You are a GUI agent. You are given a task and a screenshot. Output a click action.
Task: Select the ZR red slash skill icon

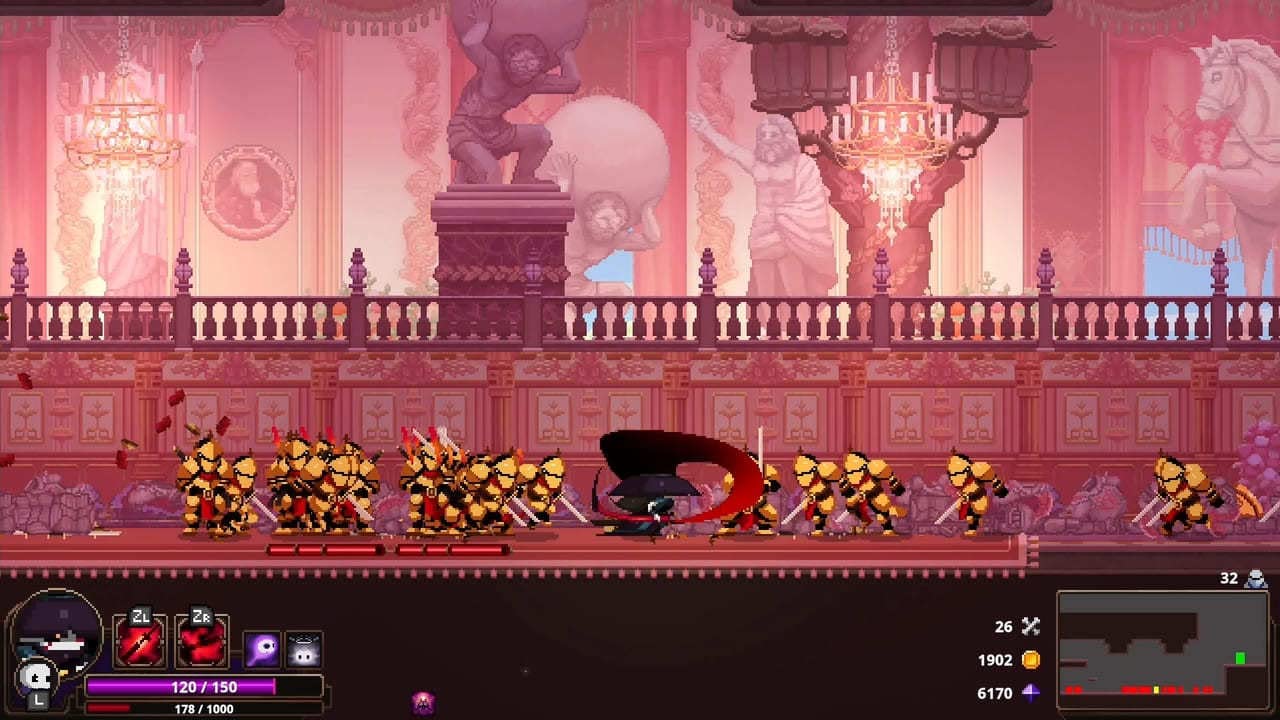pyautogui.click(x=199, y=643)
